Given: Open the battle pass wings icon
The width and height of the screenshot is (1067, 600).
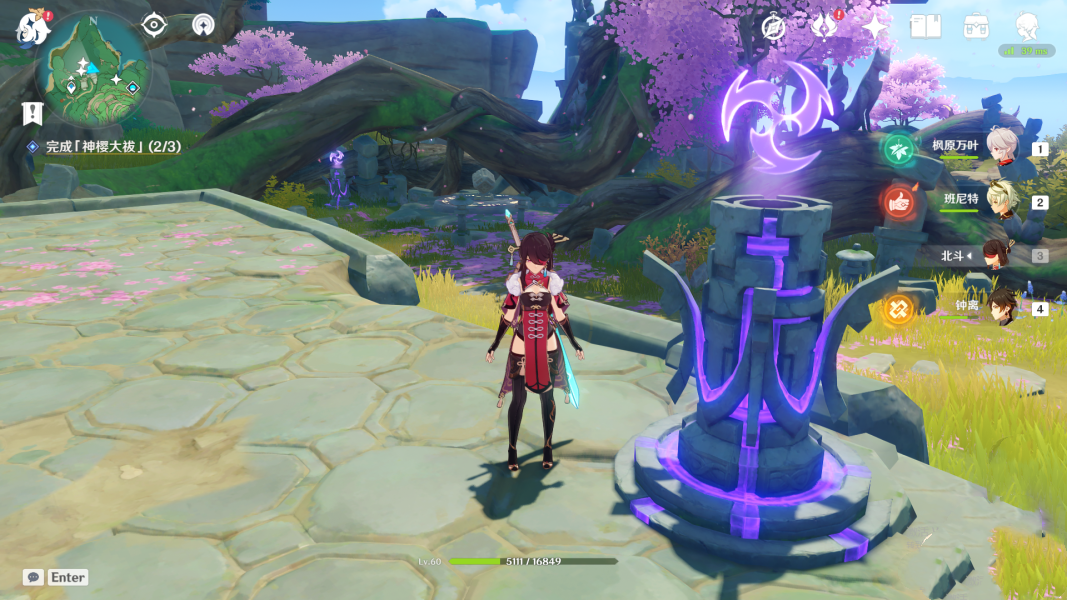Looking at the screenshot, I should [x=825, y=27].
